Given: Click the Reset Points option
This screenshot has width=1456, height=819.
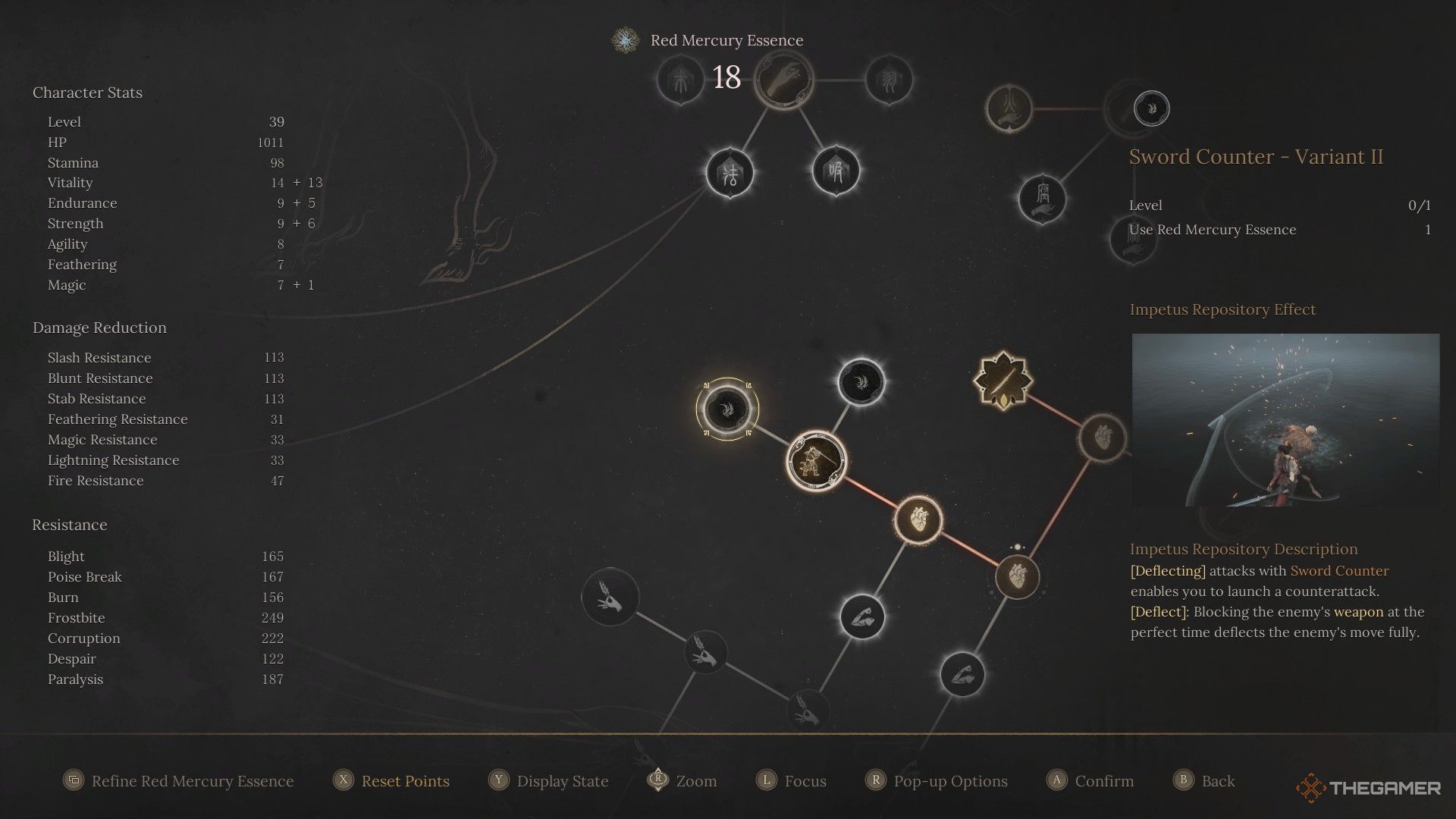Looking at the screenshot, I should pyautogui.click(x=405, y=781).
